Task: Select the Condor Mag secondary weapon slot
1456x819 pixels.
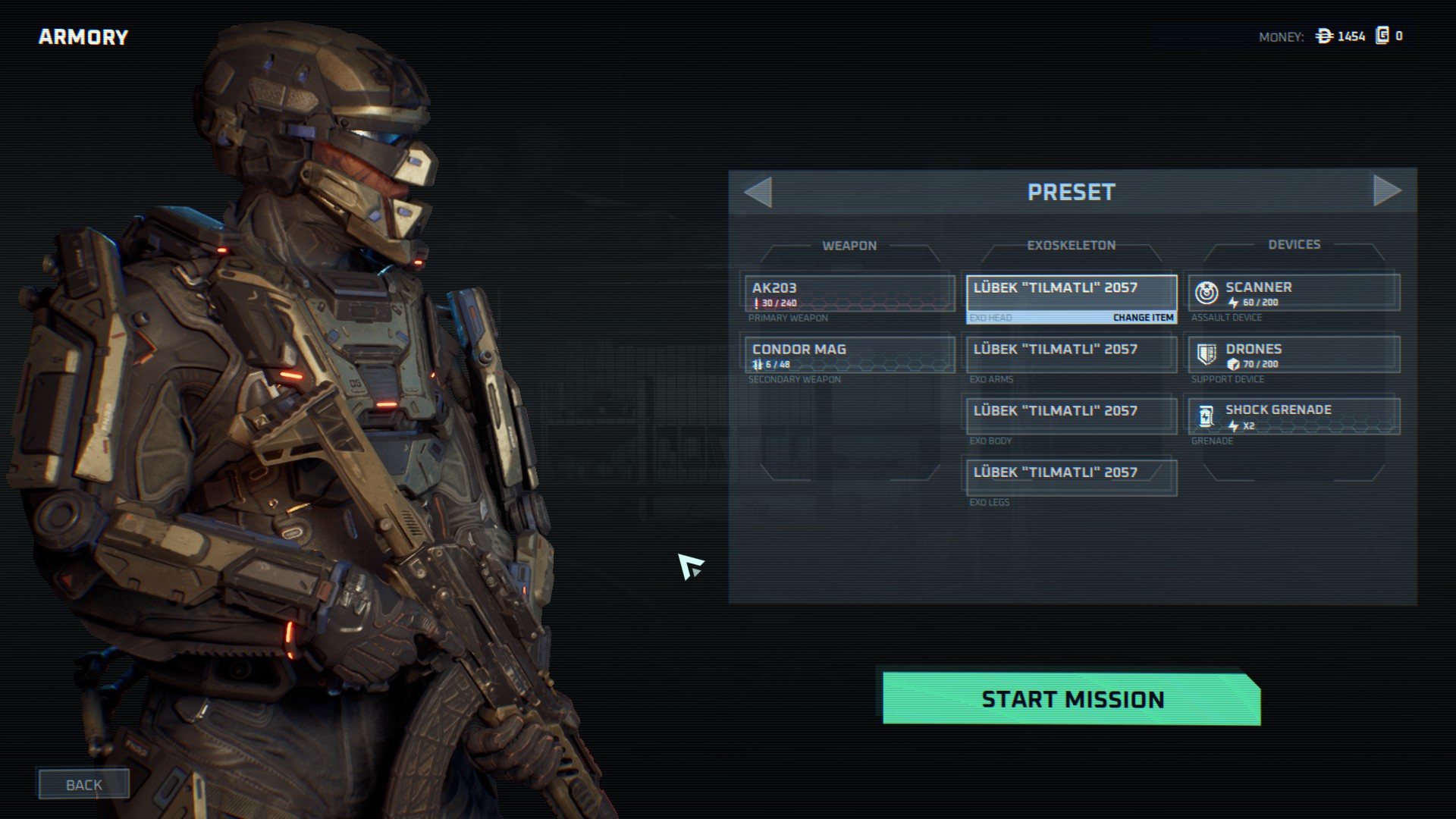Action: point(849,355)
